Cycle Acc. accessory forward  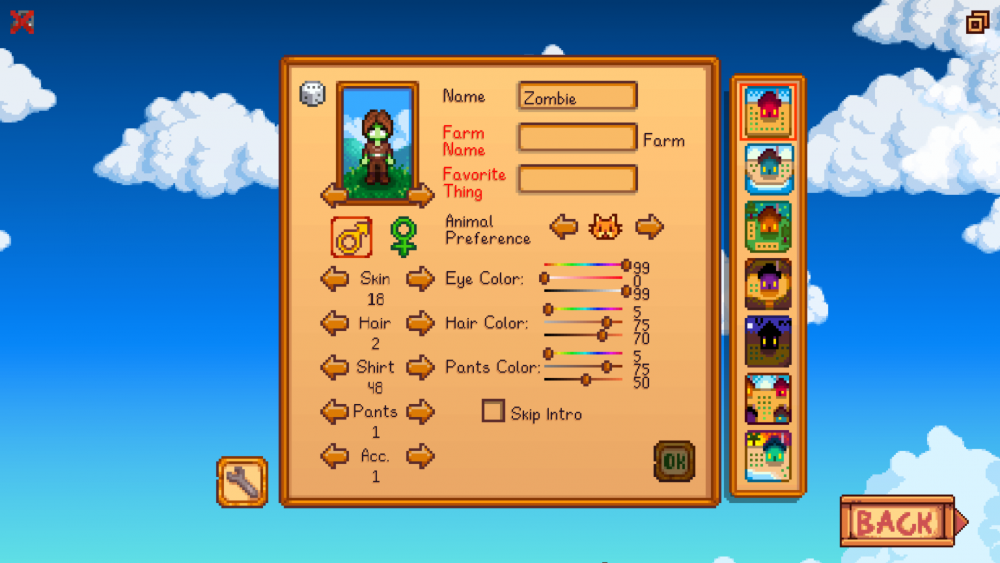(x=421, y=456)
